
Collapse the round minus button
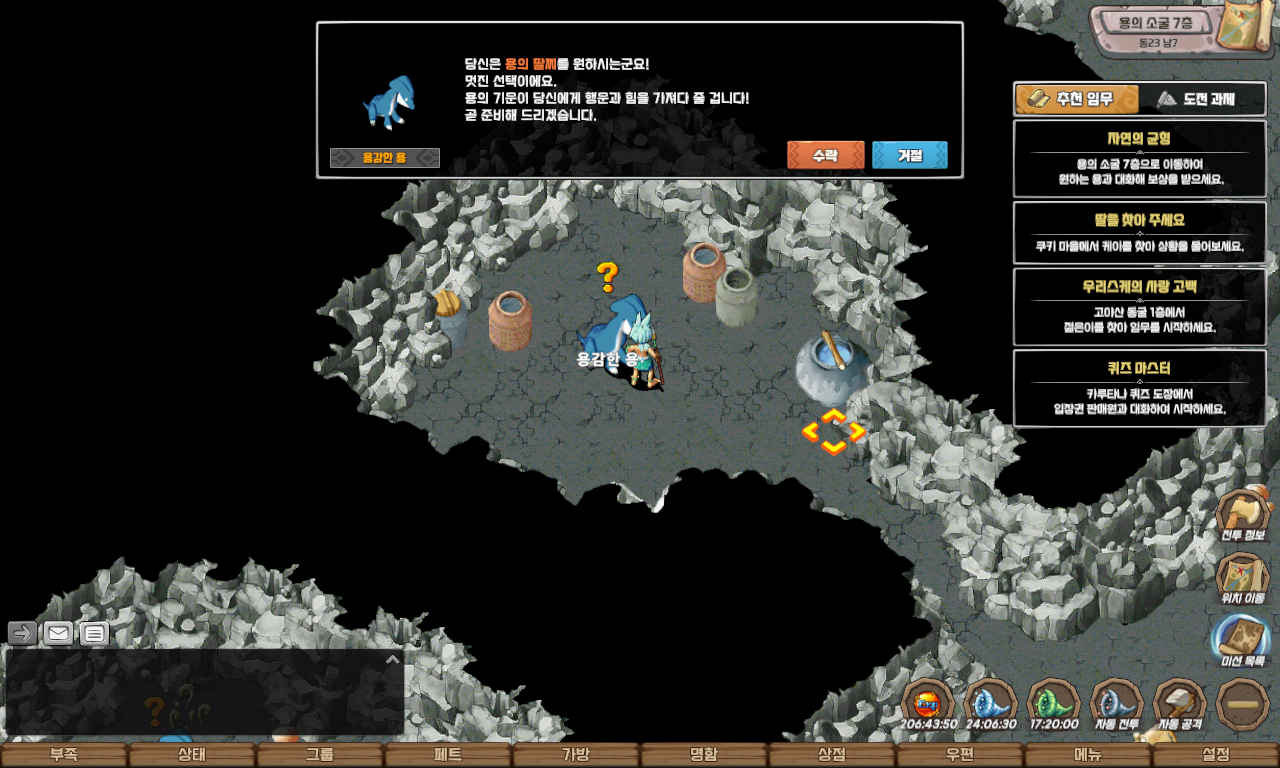coord(1243,704)
